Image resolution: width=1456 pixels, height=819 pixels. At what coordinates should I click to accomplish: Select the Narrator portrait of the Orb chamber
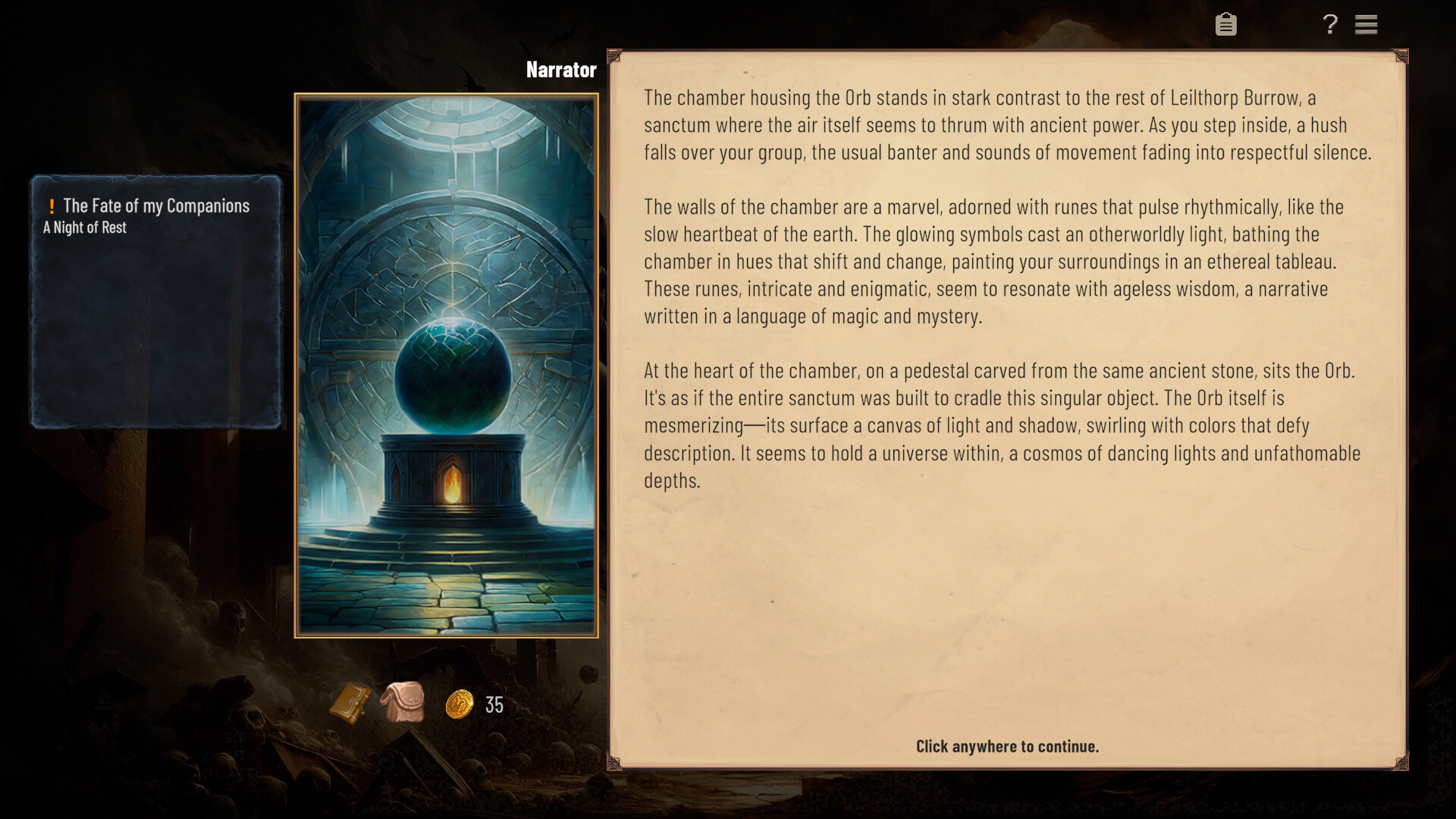coord(446,364)
